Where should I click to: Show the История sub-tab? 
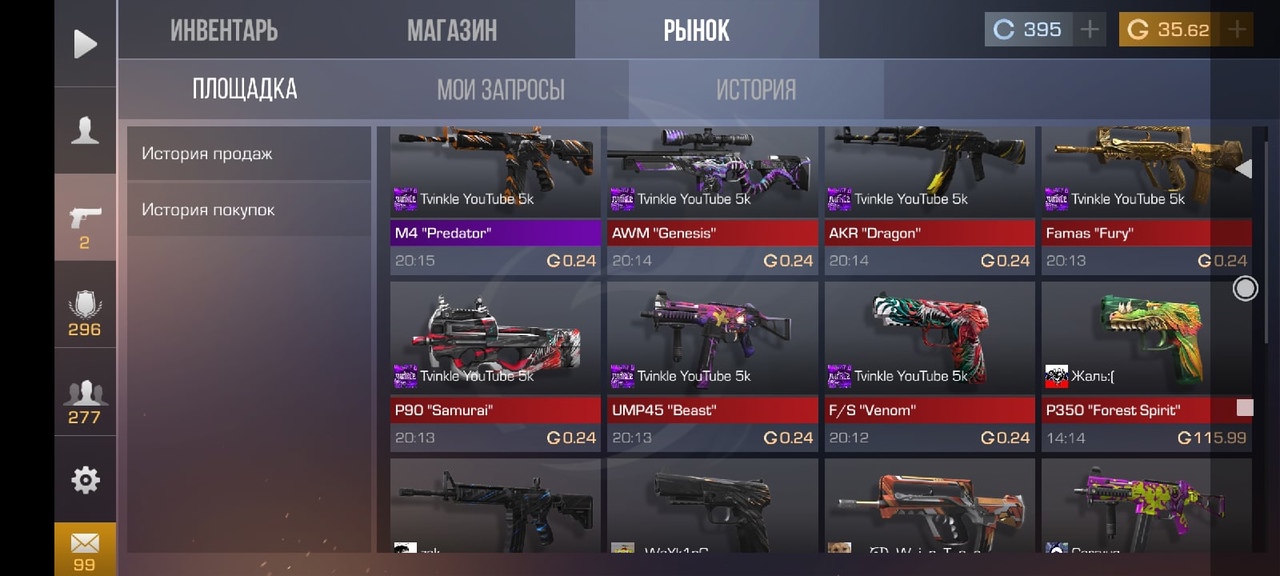(755, 90)
